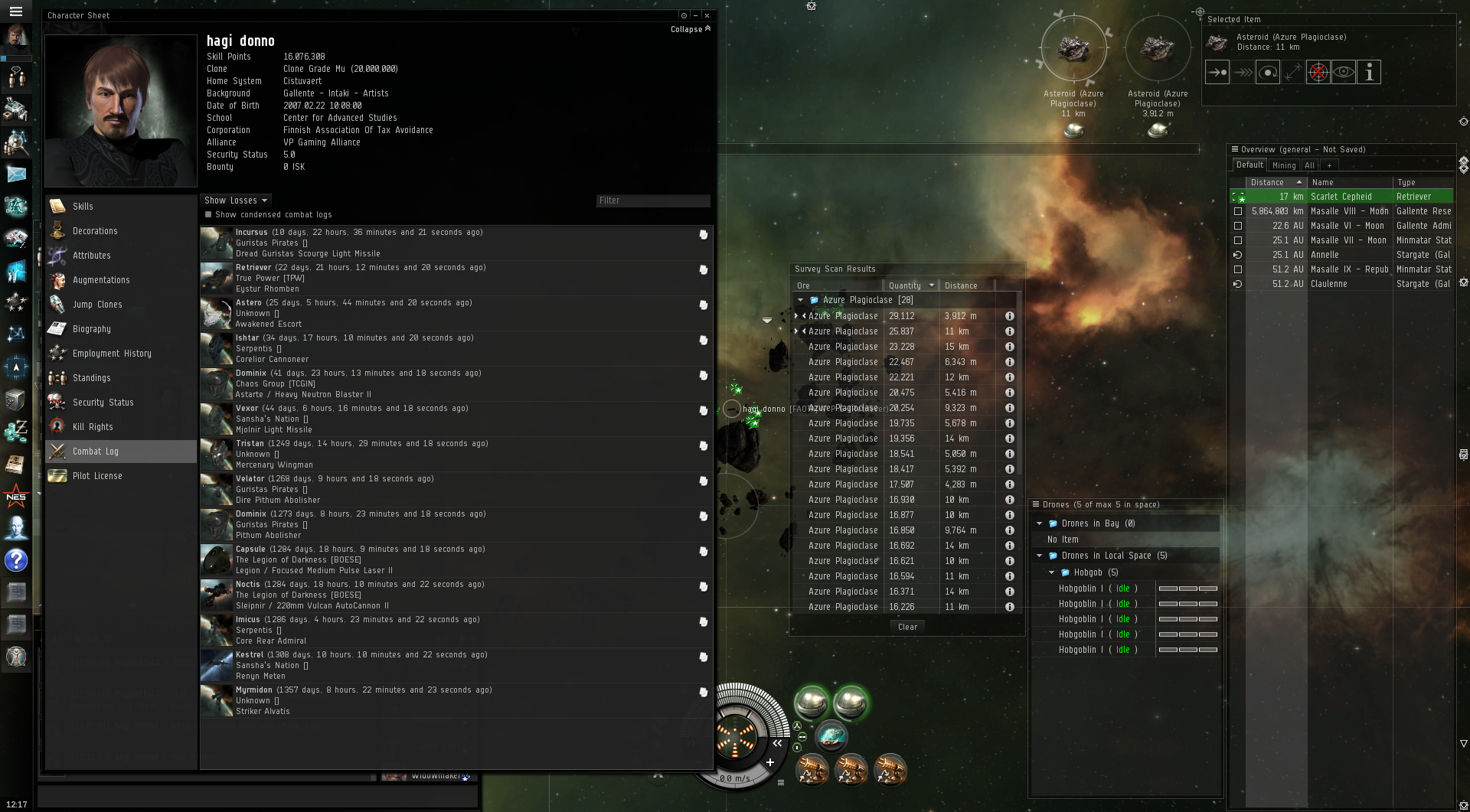Open the Skills section

(83, 207)
